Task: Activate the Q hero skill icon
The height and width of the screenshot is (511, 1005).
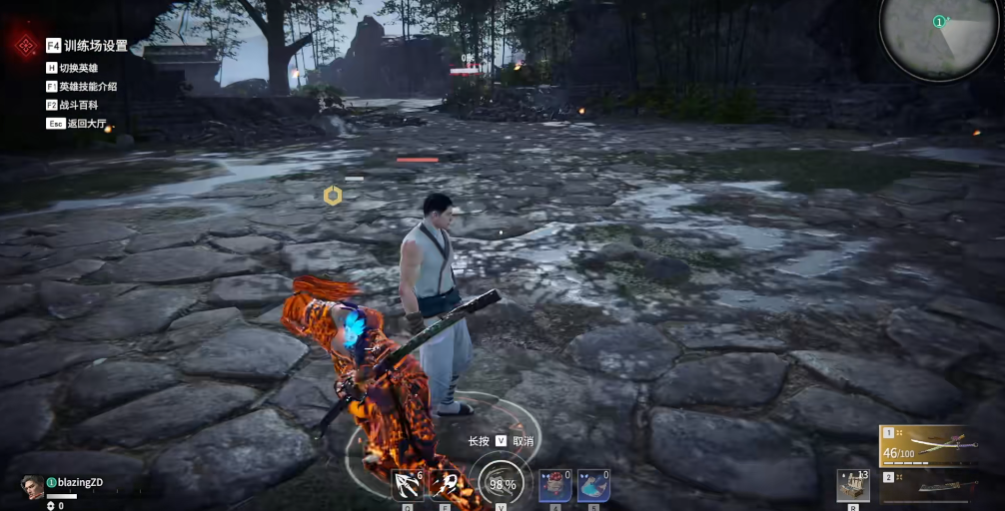Action: [x=407, y=485]
